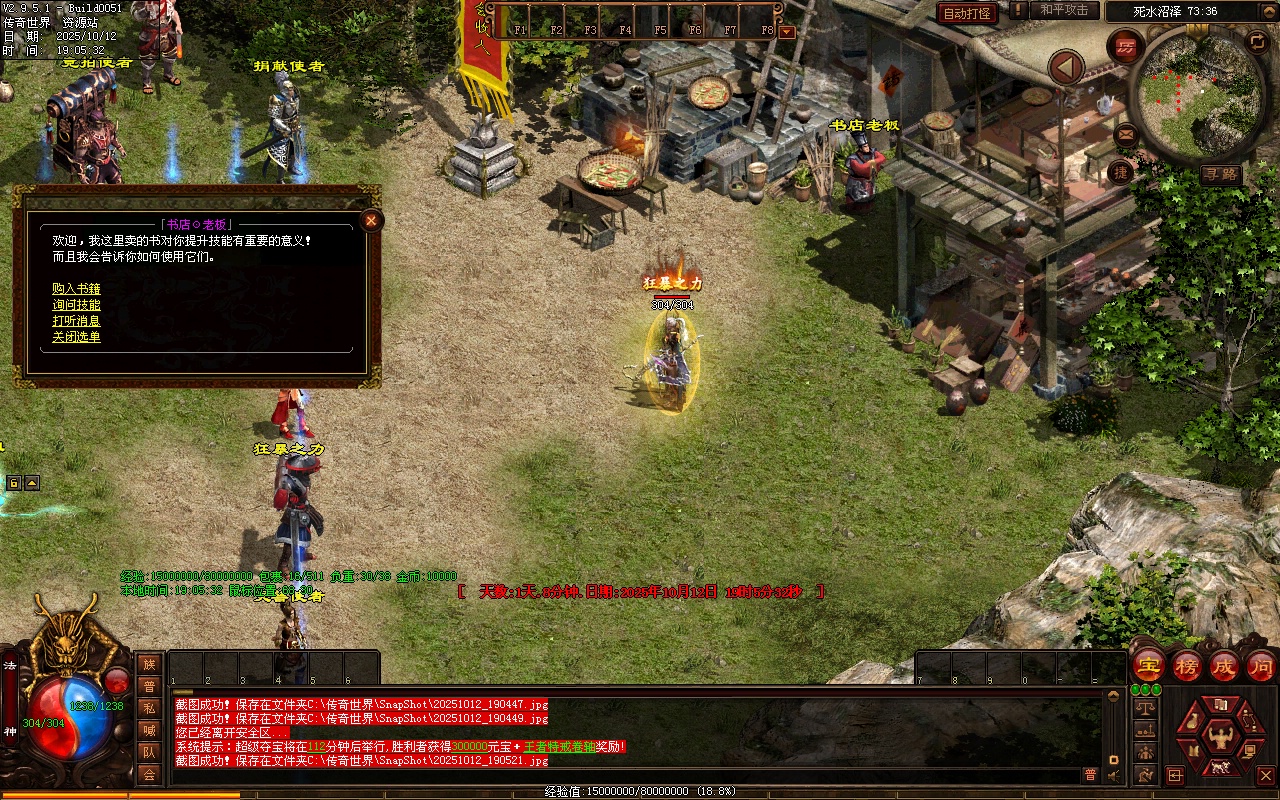Toggle the 自动打怪 auto-fight button
This screenshot has width=1280, height=800.
967,13
